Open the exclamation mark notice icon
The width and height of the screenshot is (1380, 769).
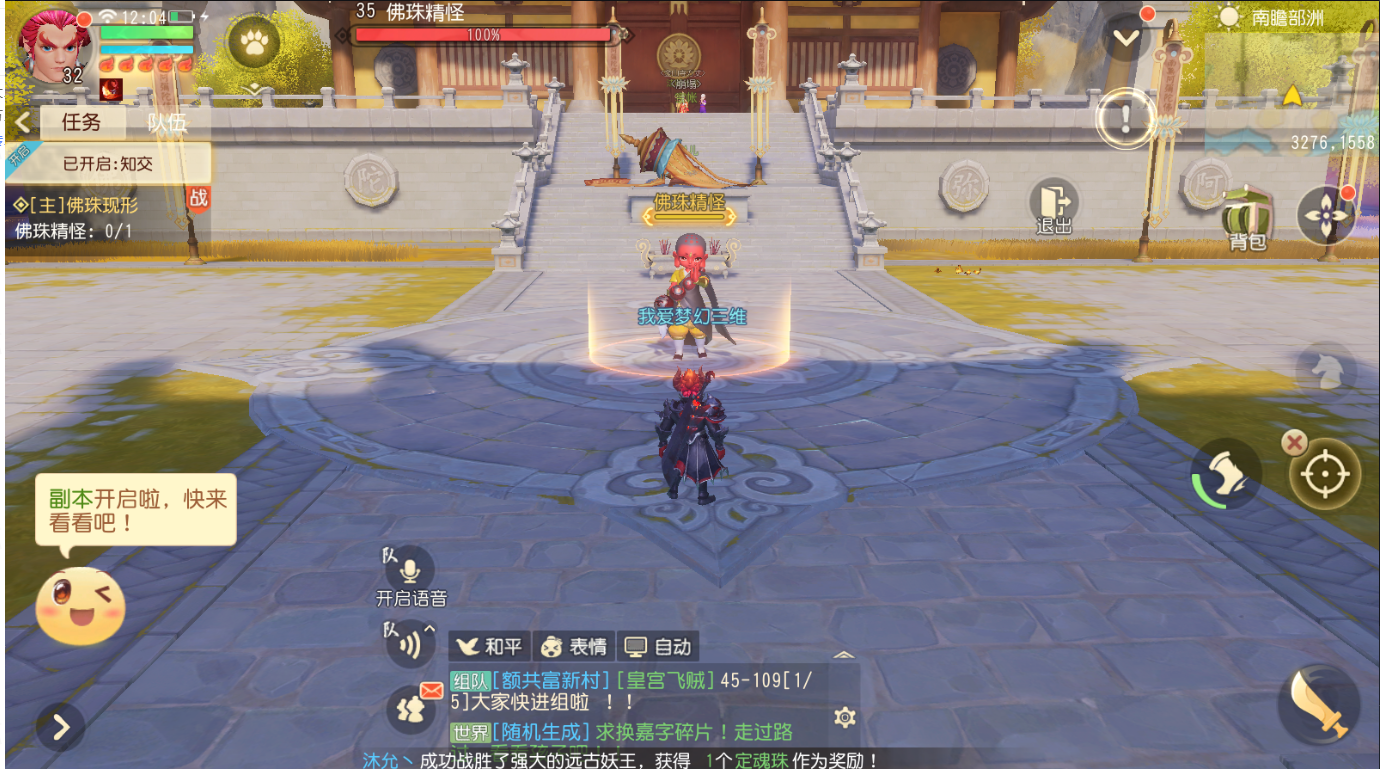click(x=1126, y=118)
